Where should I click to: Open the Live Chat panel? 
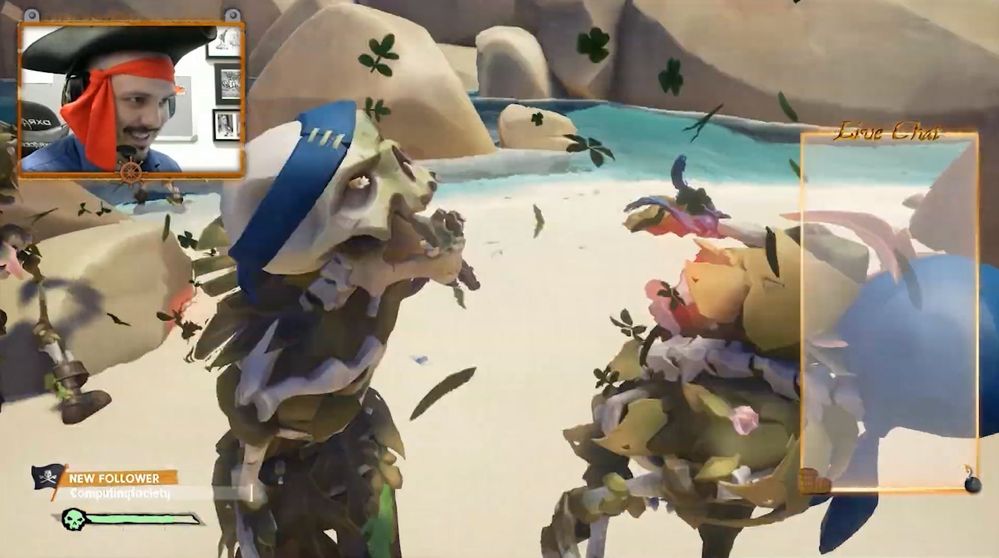[x=889, y=311]
